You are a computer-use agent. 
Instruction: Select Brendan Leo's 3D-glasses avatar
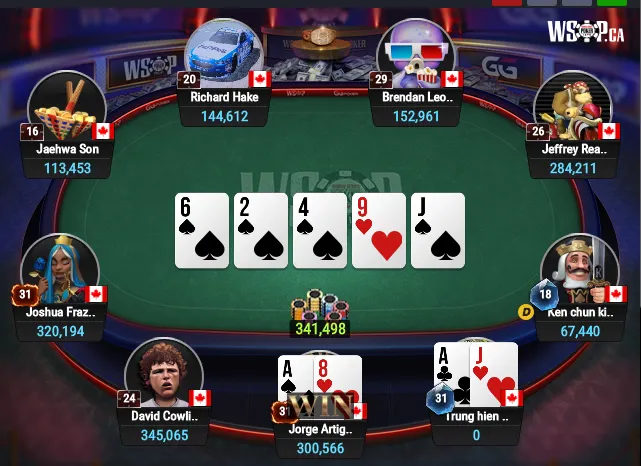[417, 55]
